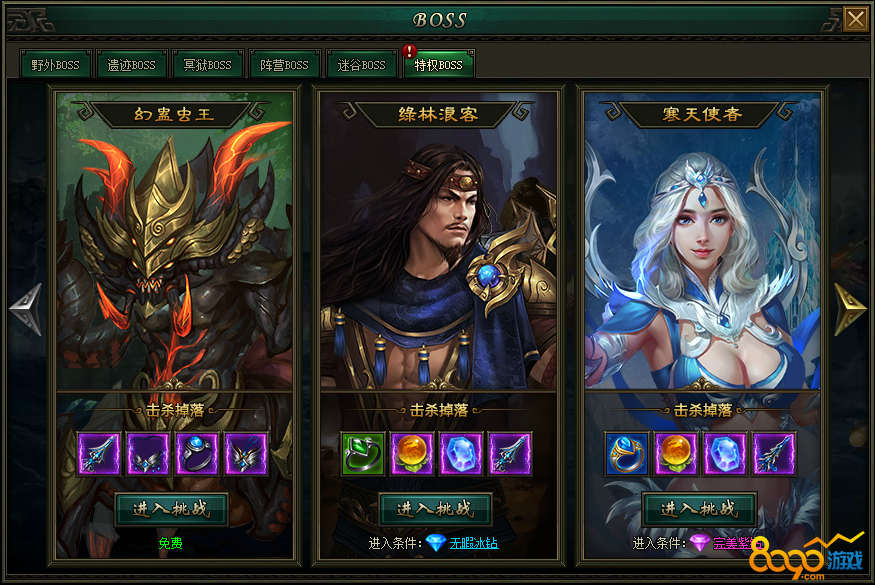This screenshot has width=875, height=585.
Task: View the blue crystal drop under 寒天使者
Action: [x=724, y=453]
